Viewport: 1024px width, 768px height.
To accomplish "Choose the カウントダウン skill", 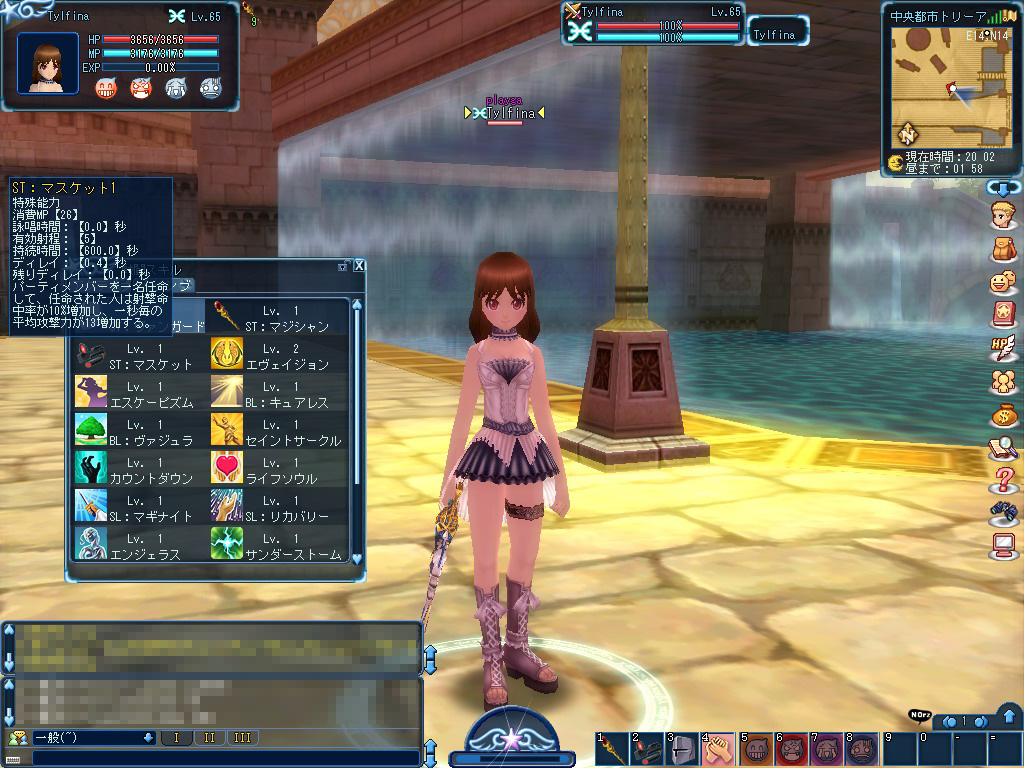I will pos(92,468).
